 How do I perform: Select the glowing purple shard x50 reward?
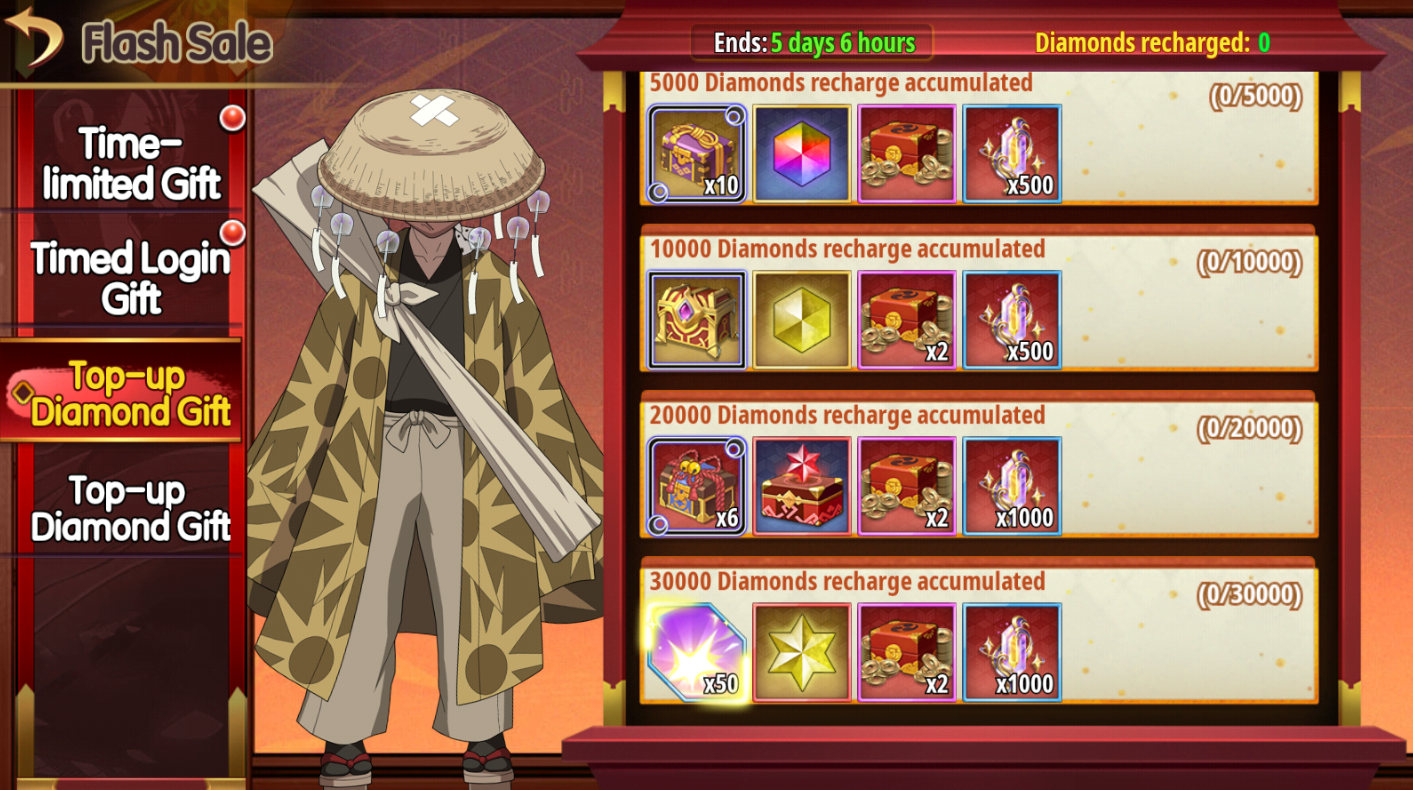click(x=697, y=652)
